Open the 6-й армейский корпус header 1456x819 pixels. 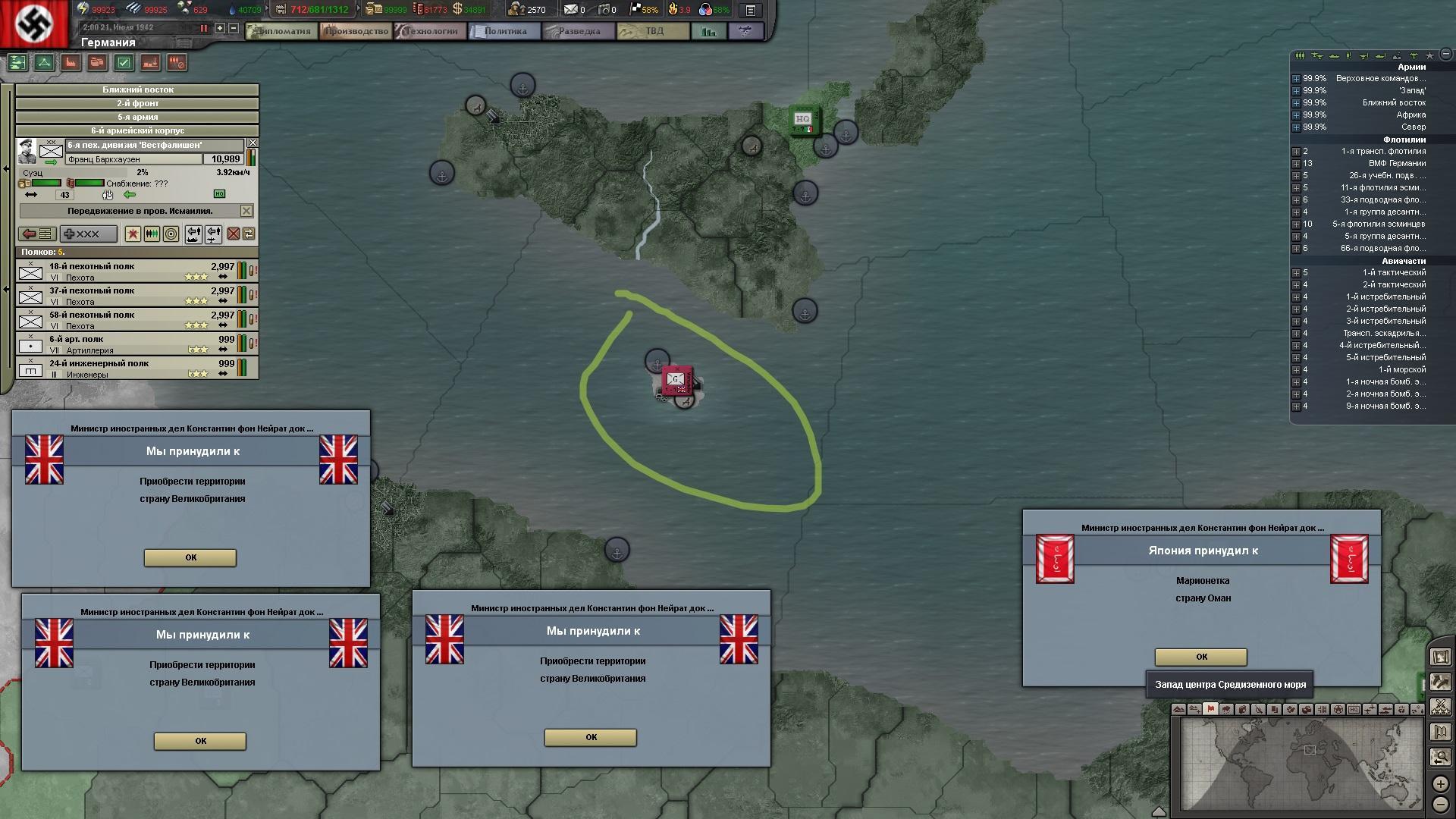pyautogui.click(x=137, y=130)
